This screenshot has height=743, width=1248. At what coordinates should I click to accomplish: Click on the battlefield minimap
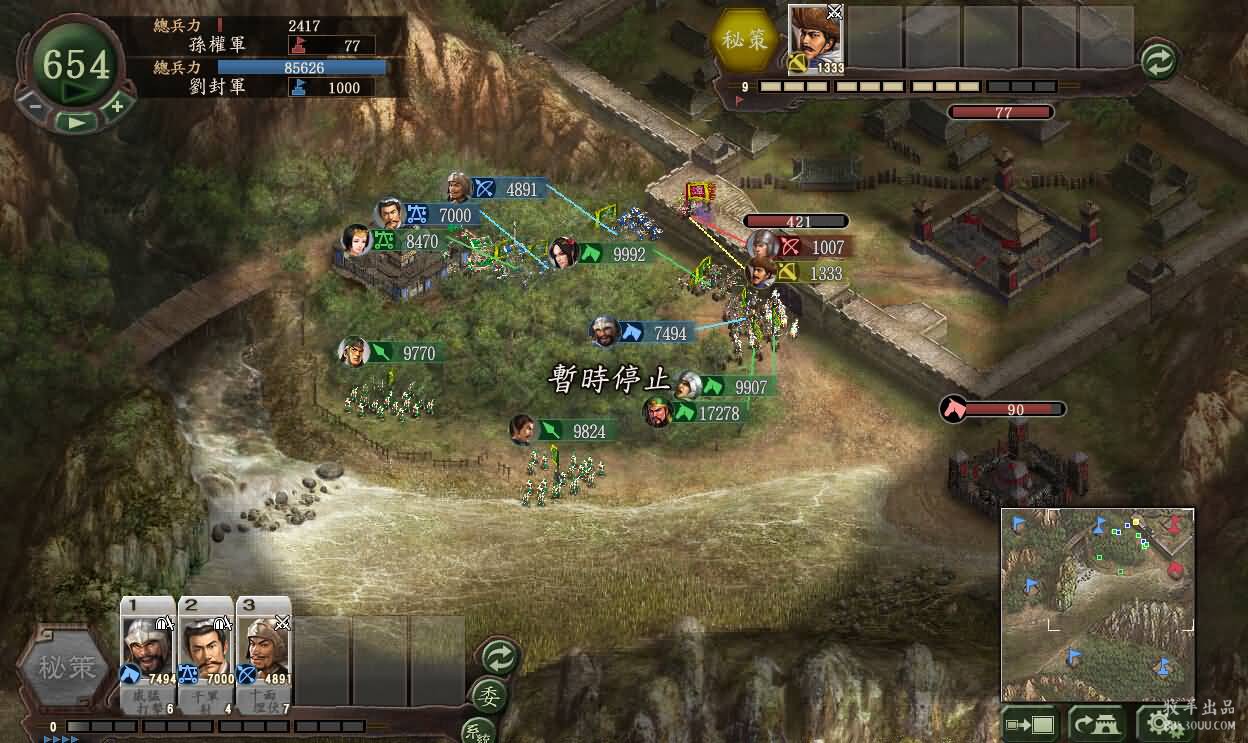[x=1097, y=605]
